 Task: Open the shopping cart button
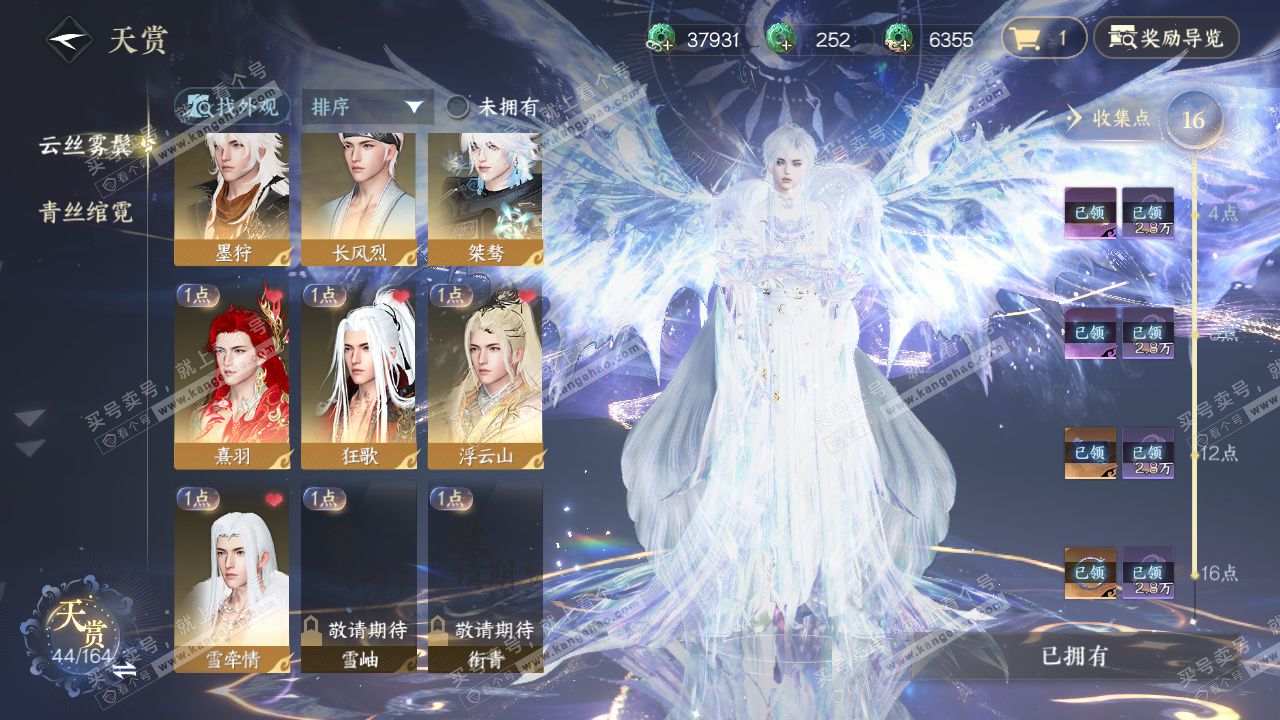click(x=1043, y=39)
